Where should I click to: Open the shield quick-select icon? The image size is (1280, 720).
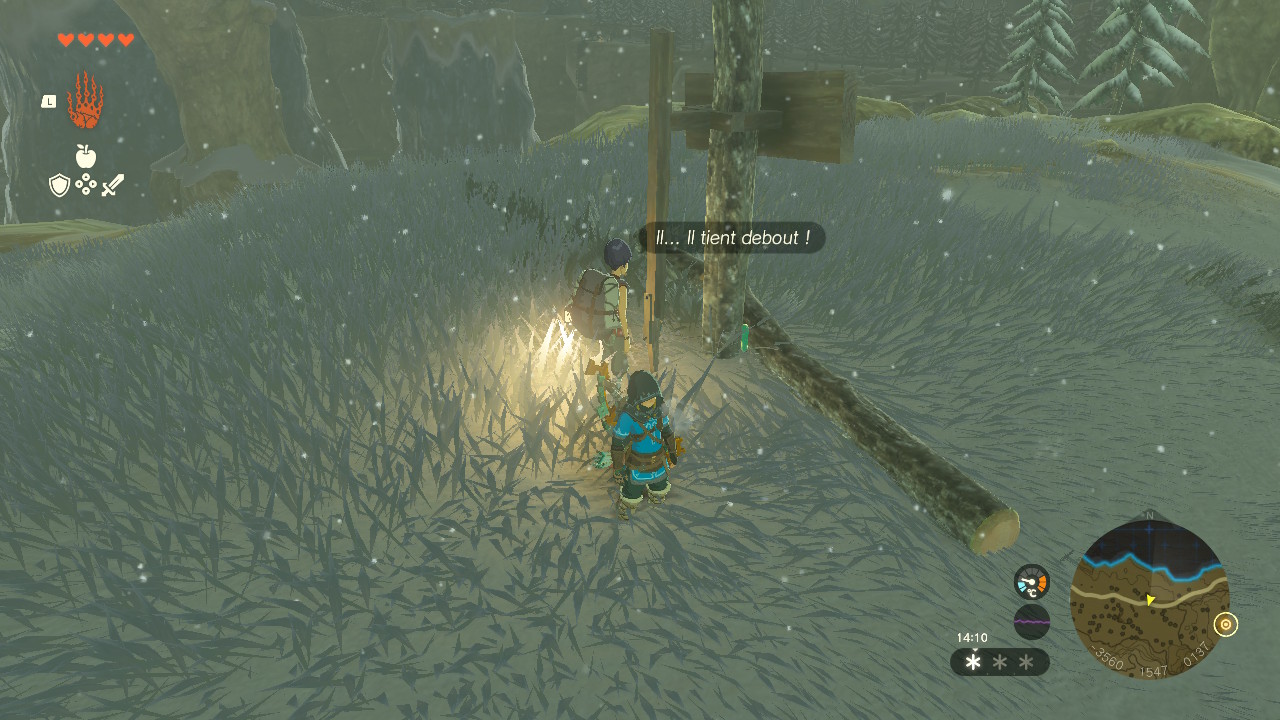[59, 185]
